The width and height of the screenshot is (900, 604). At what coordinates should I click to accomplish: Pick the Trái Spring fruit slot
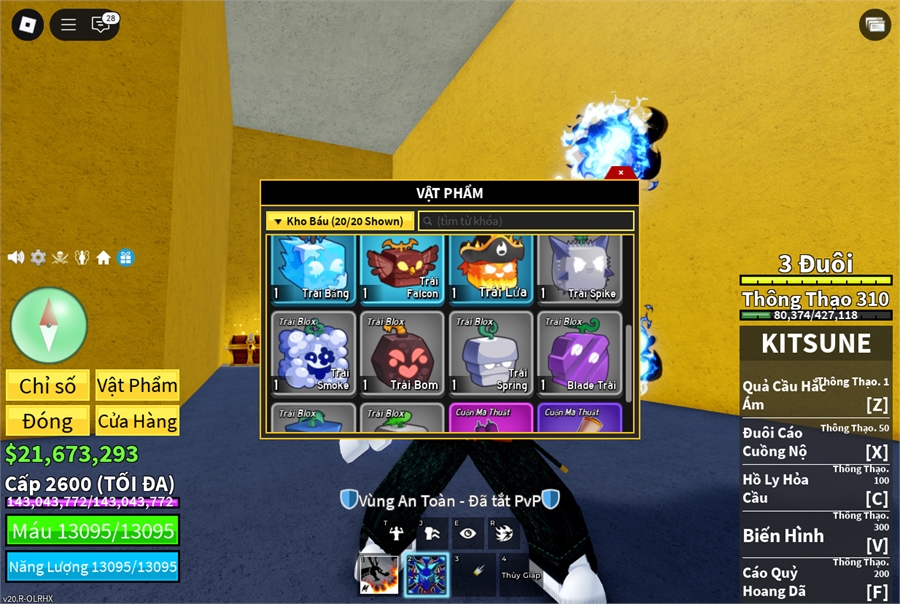[x=491, y=353]
